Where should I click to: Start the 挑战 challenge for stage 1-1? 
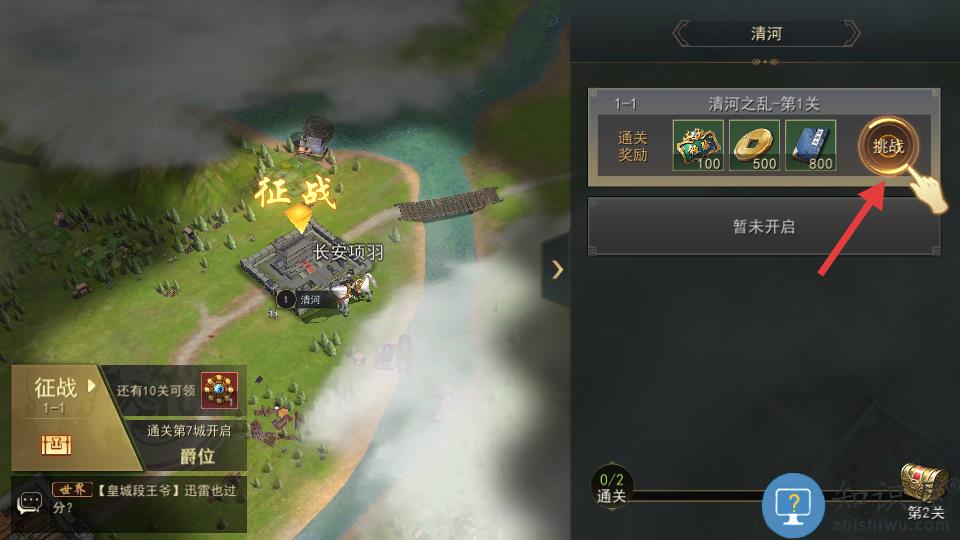tap(888, 146)
